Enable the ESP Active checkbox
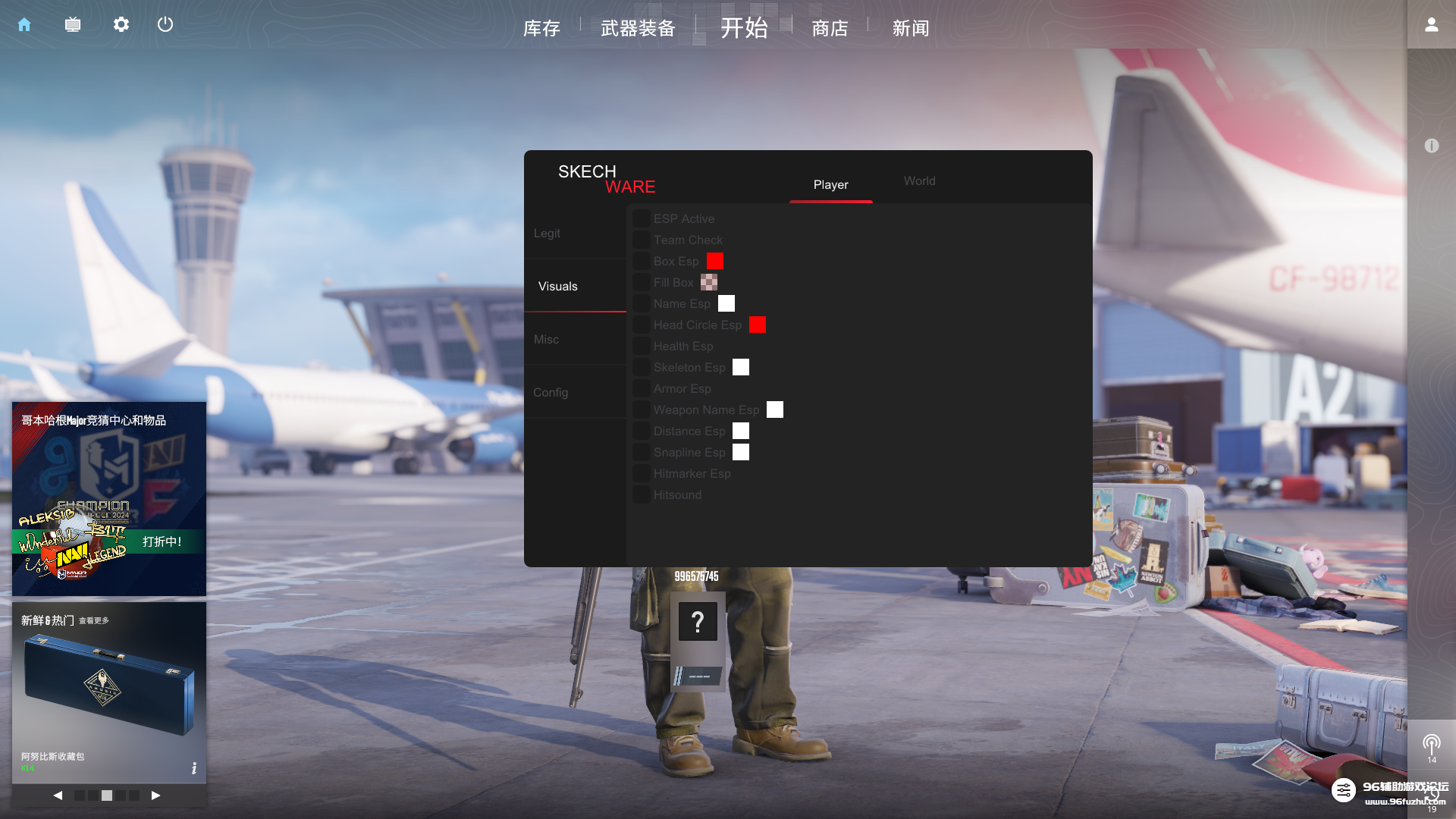The height and width of the screenshot is (819, 1456). coord(642,218)
